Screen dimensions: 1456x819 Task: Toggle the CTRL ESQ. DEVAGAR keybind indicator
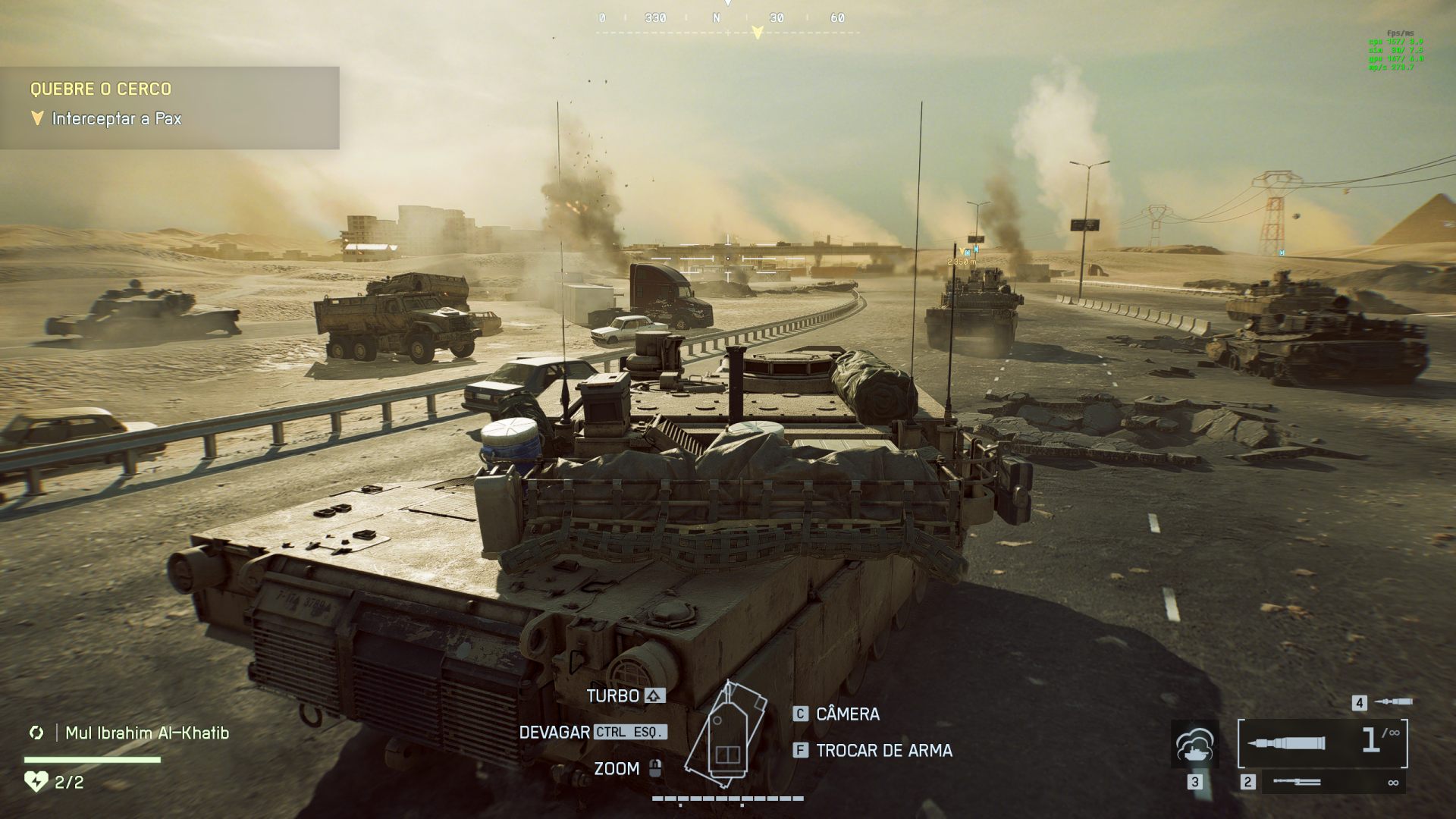click(x=630, y=733)
